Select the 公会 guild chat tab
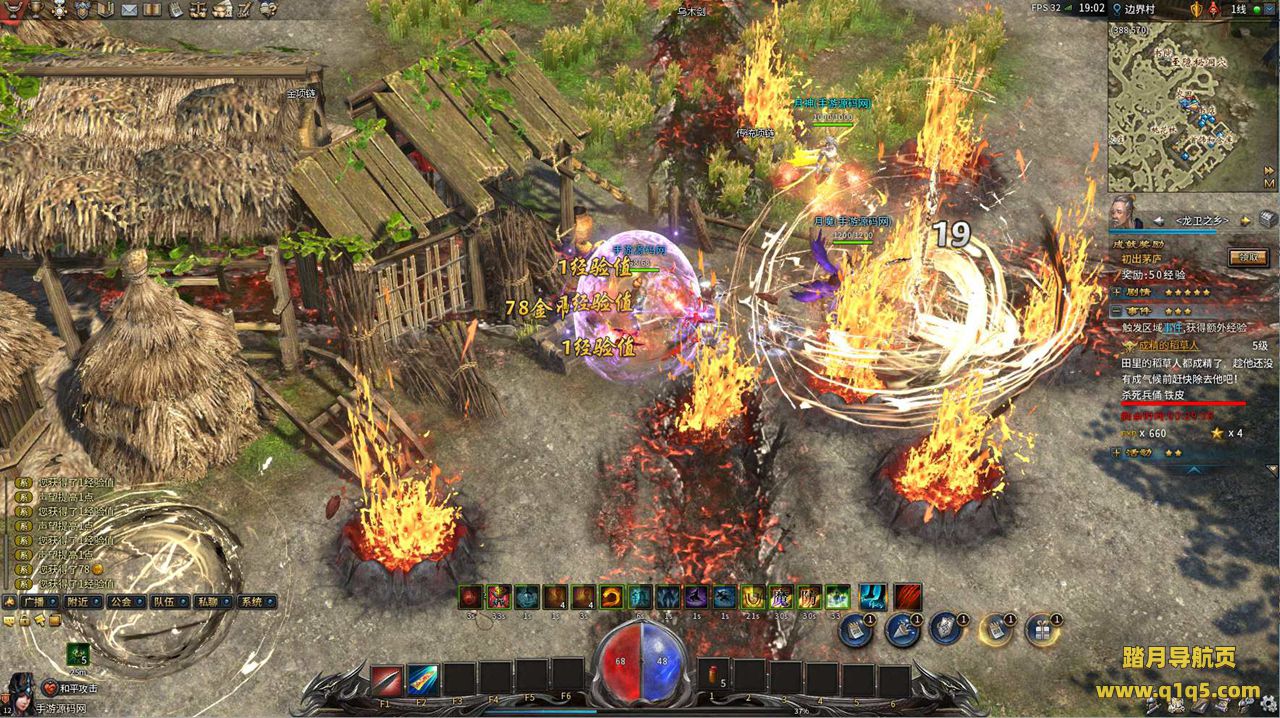 coord(121,602)
